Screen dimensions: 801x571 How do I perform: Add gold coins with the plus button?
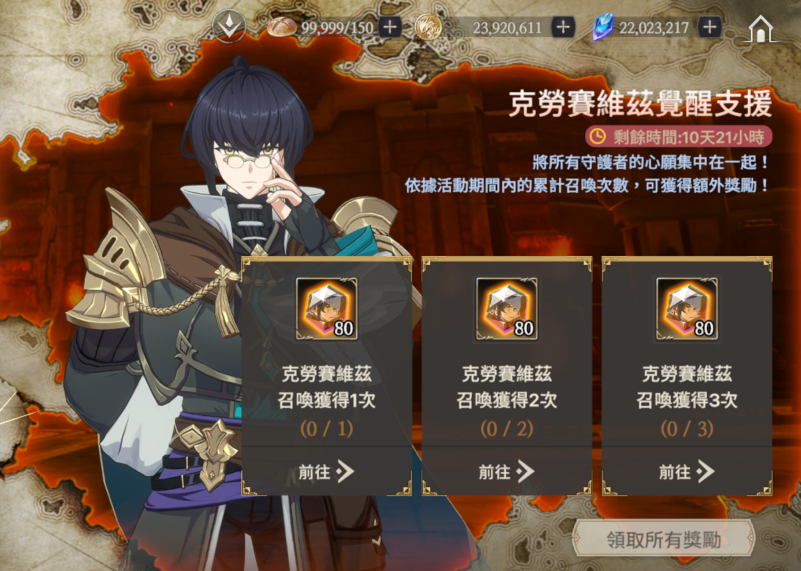pos(563,27)
